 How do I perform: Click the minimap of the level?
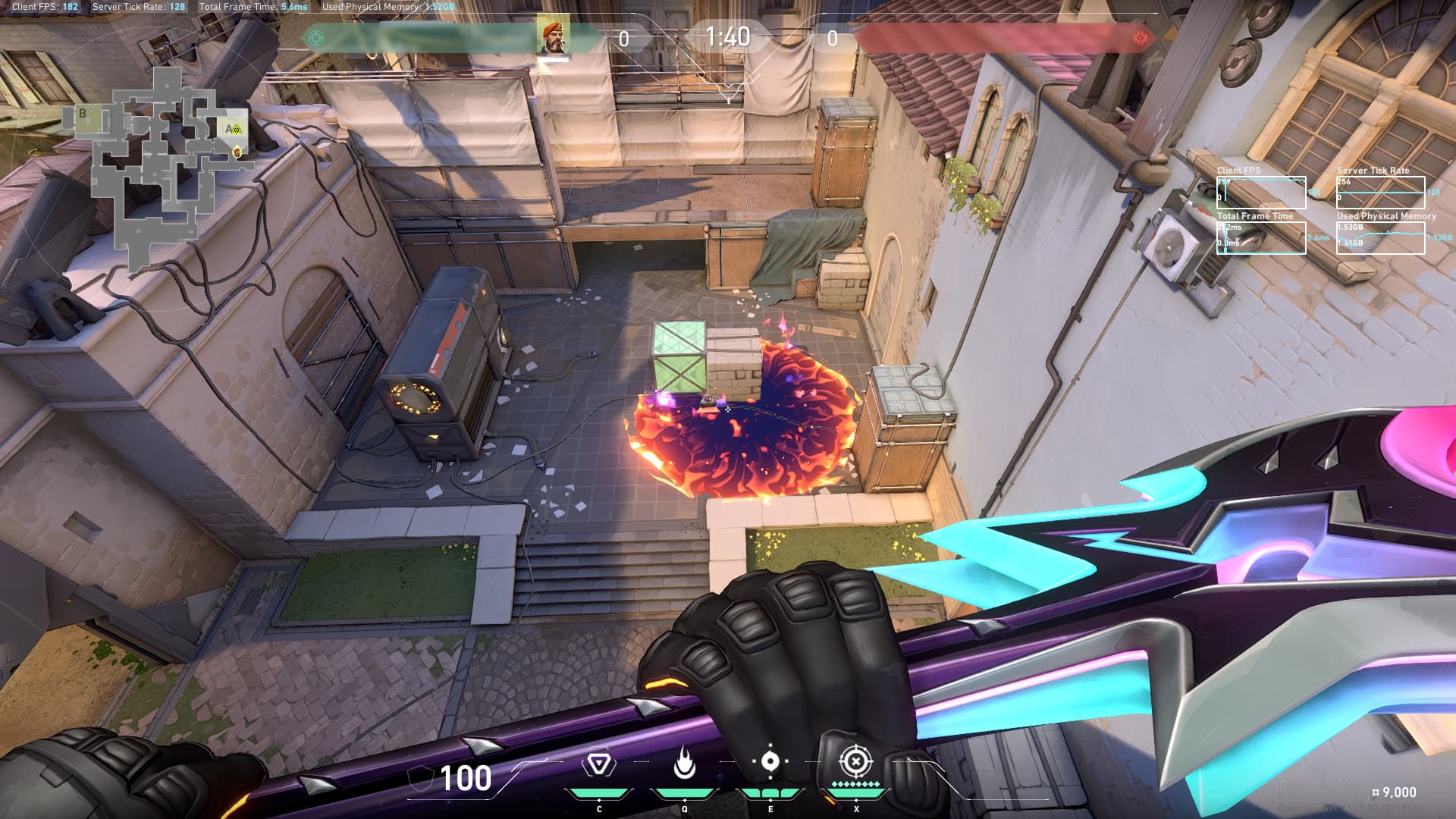coord(163,167)
